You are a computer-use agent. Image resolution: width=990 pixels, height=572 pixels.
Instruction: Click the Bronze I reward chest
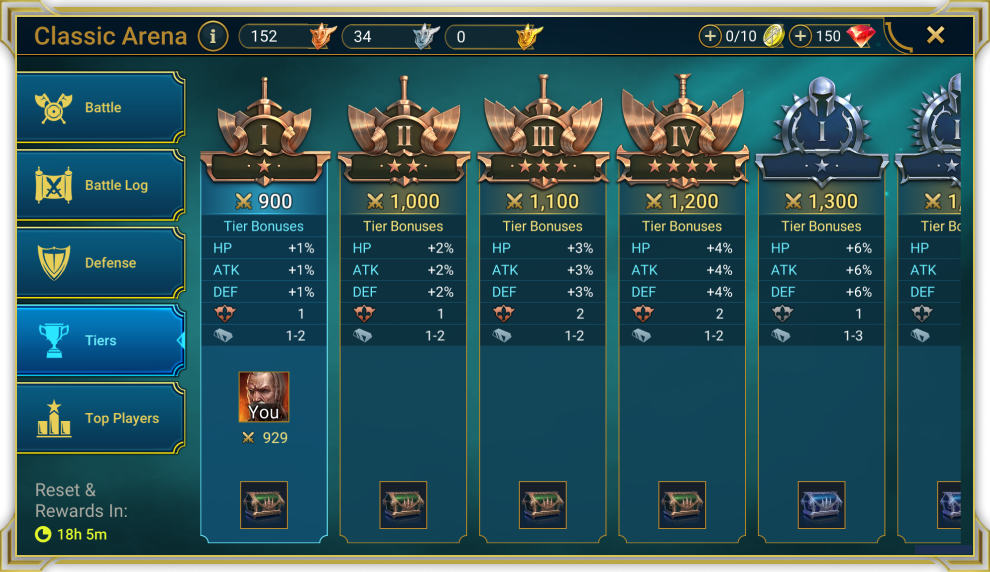point(264,505)
